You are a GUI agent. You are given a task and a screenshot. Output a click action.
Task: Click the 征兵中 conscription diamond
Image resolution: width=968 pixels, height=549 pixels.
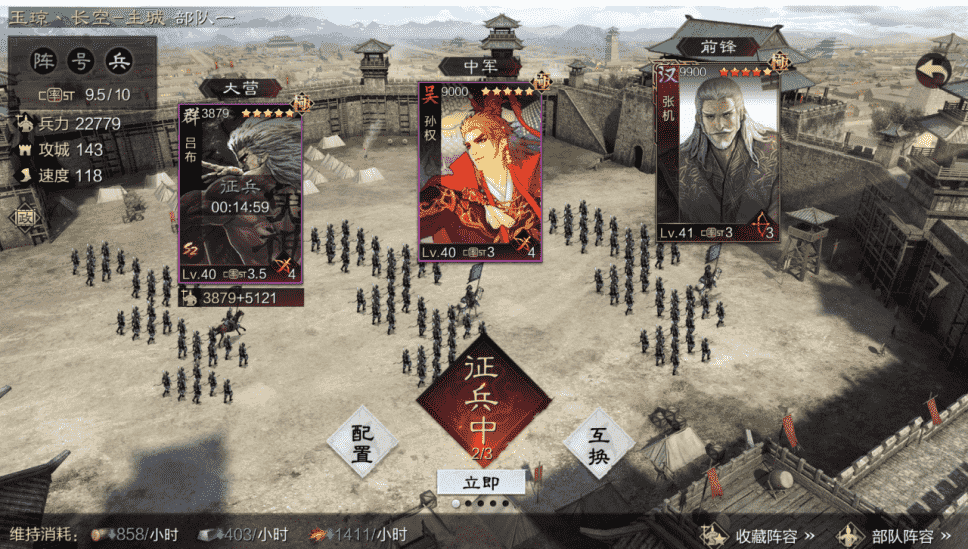click(483, 398)
